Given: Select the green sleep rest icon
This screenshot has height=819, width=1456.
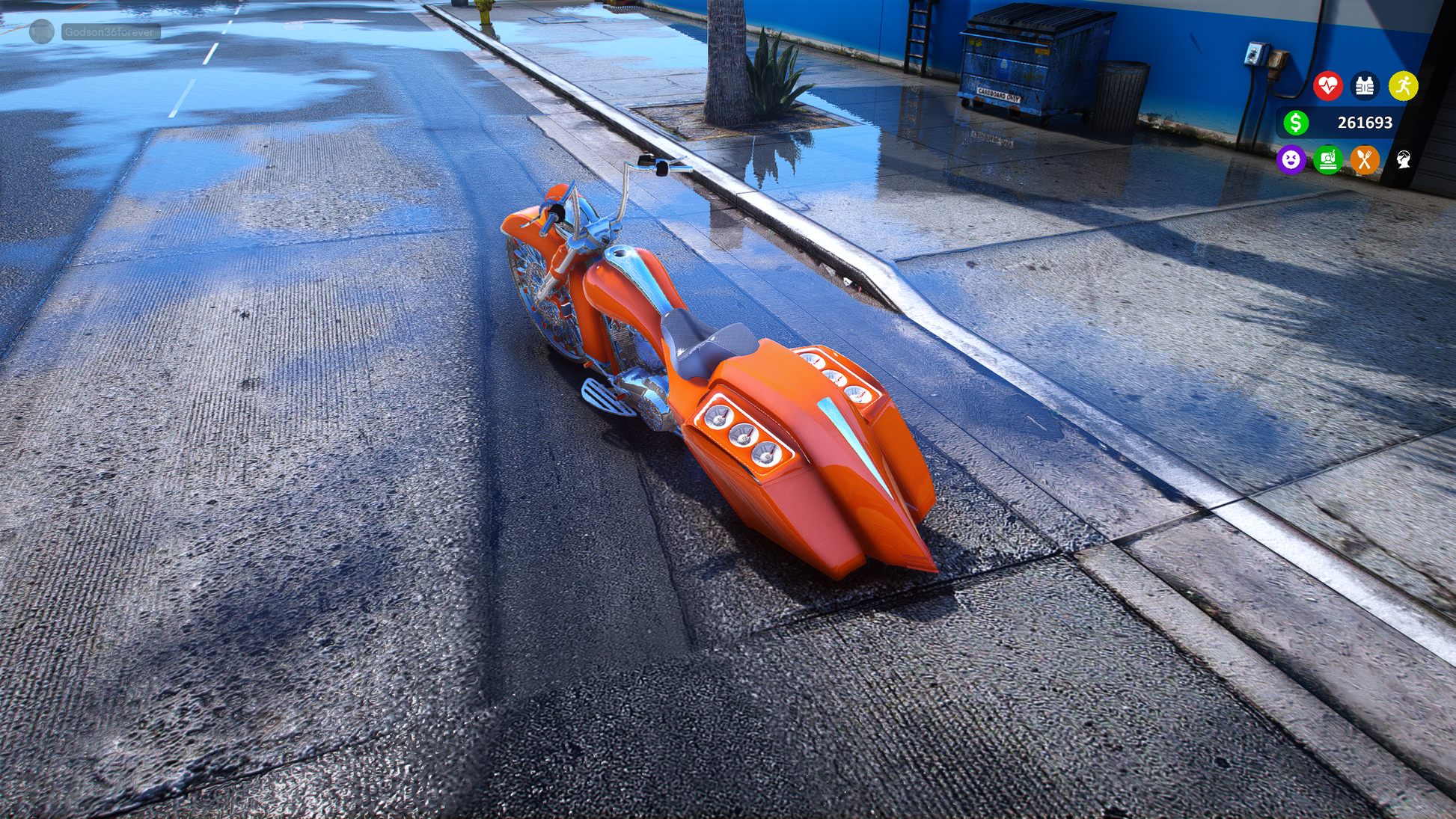Looking at the screenshot, I should pos(1328,159).
